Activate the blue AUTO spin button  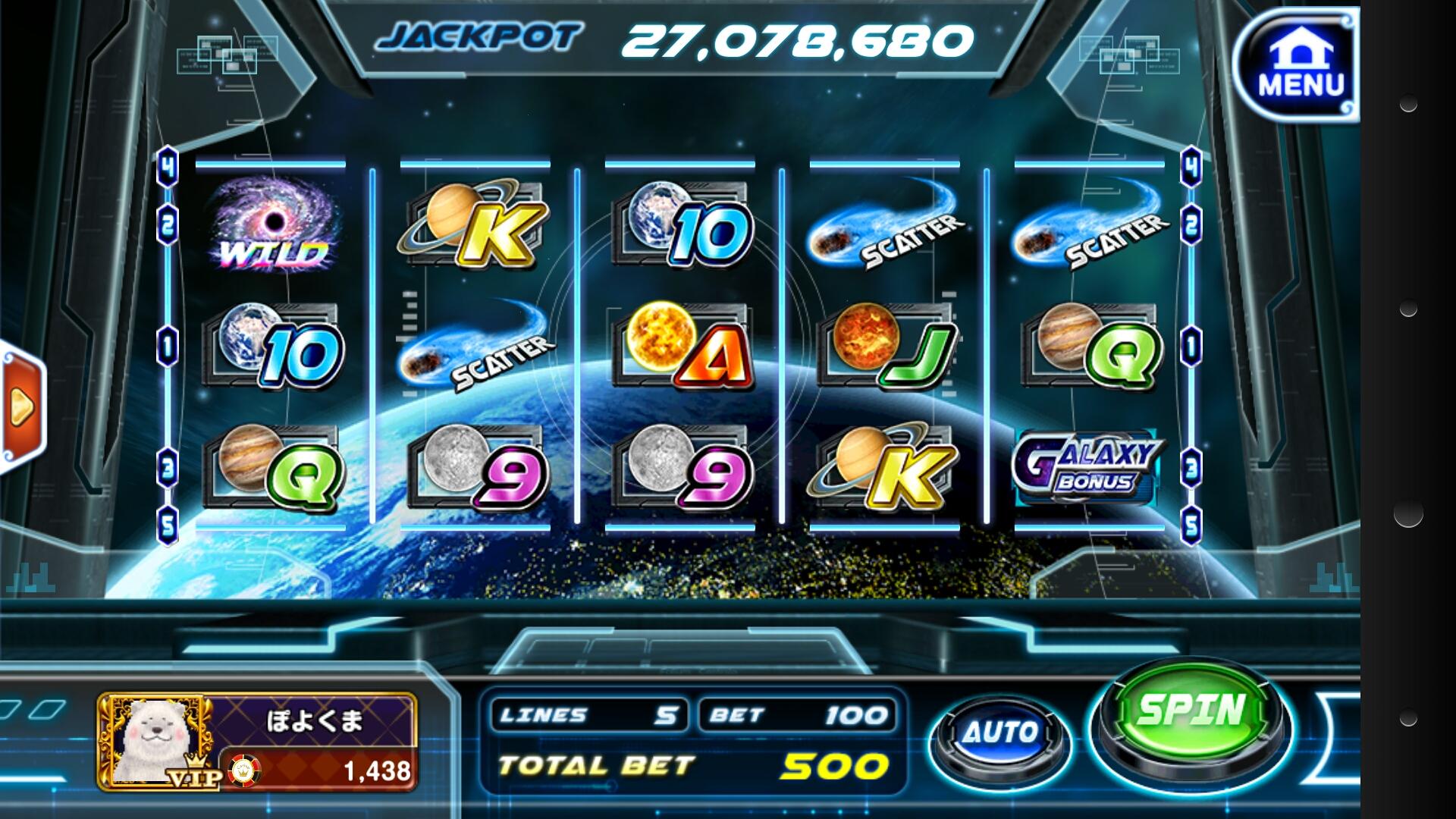coord(1001,734)
